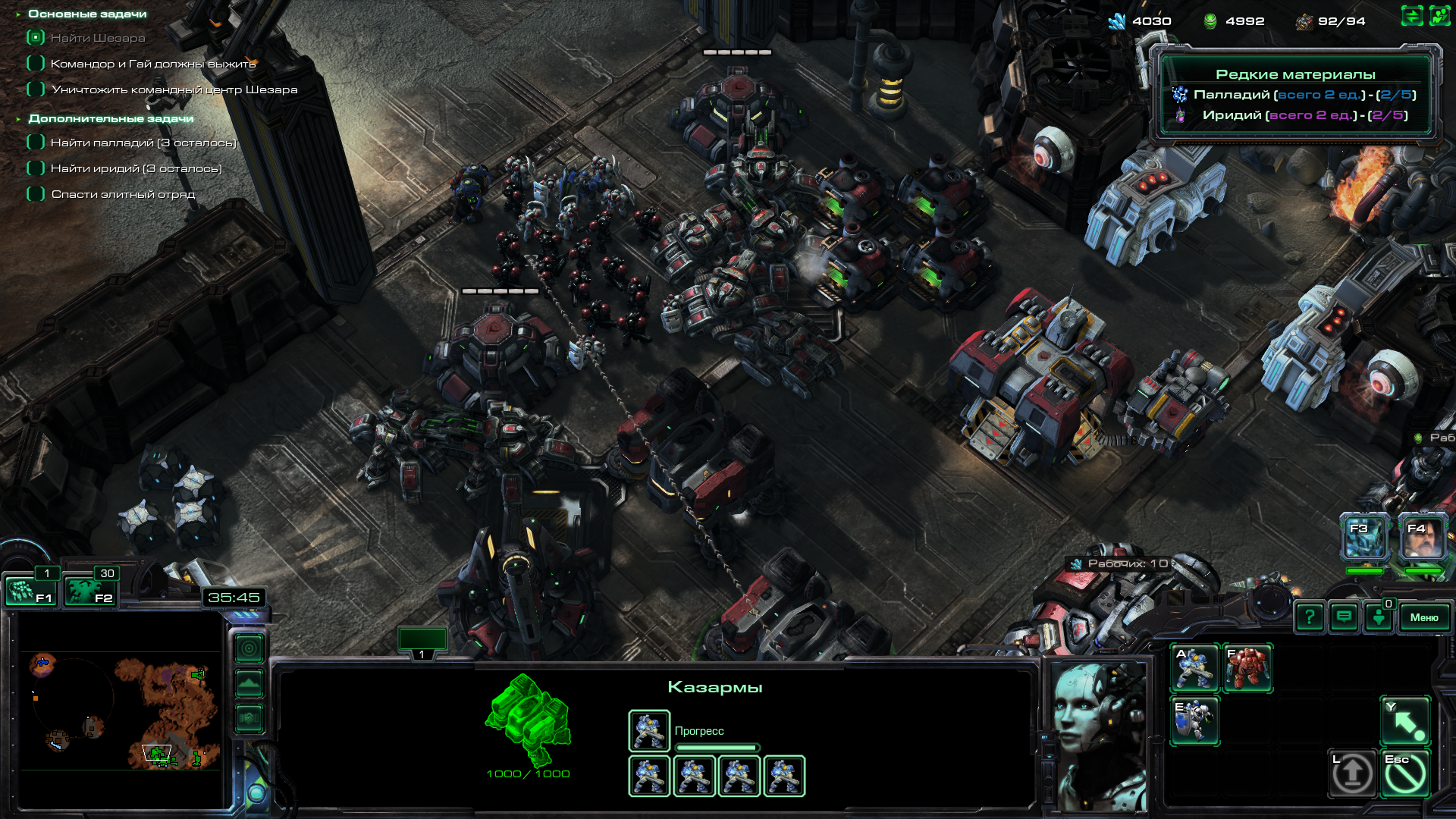1456x819 pixels.
Task: Activate the lift-off up-arrow command
Action: click(x=1352, y=773)
